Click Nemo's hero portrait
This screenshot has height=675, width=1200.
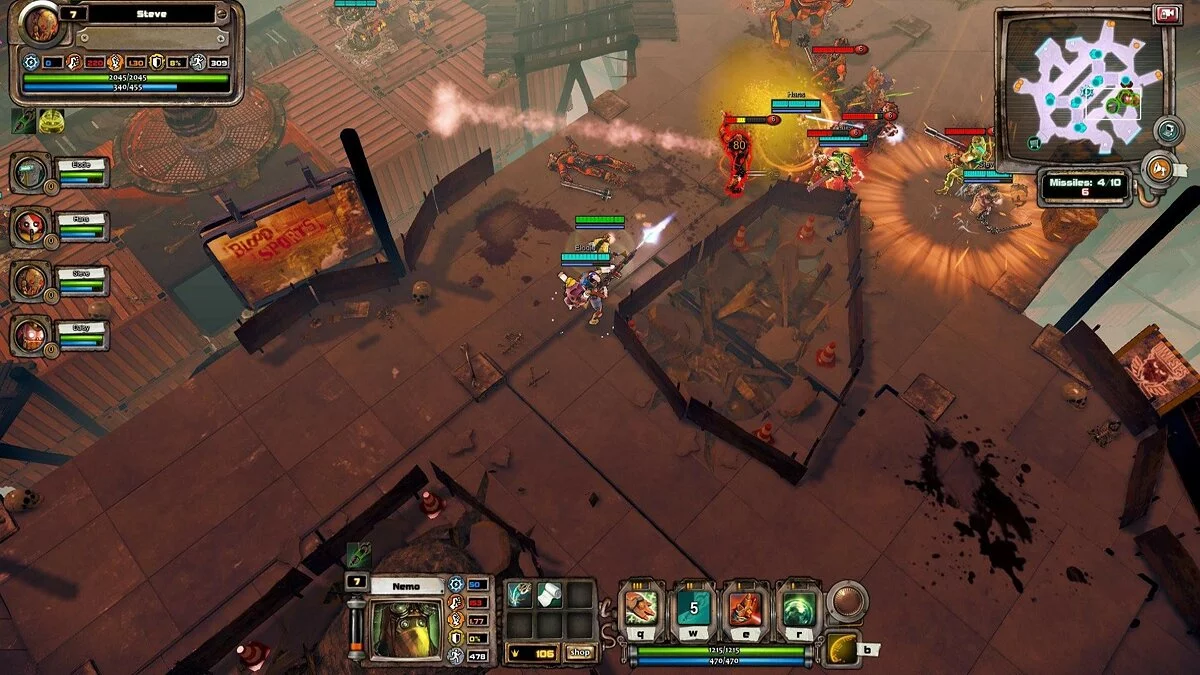click(404, 629)
